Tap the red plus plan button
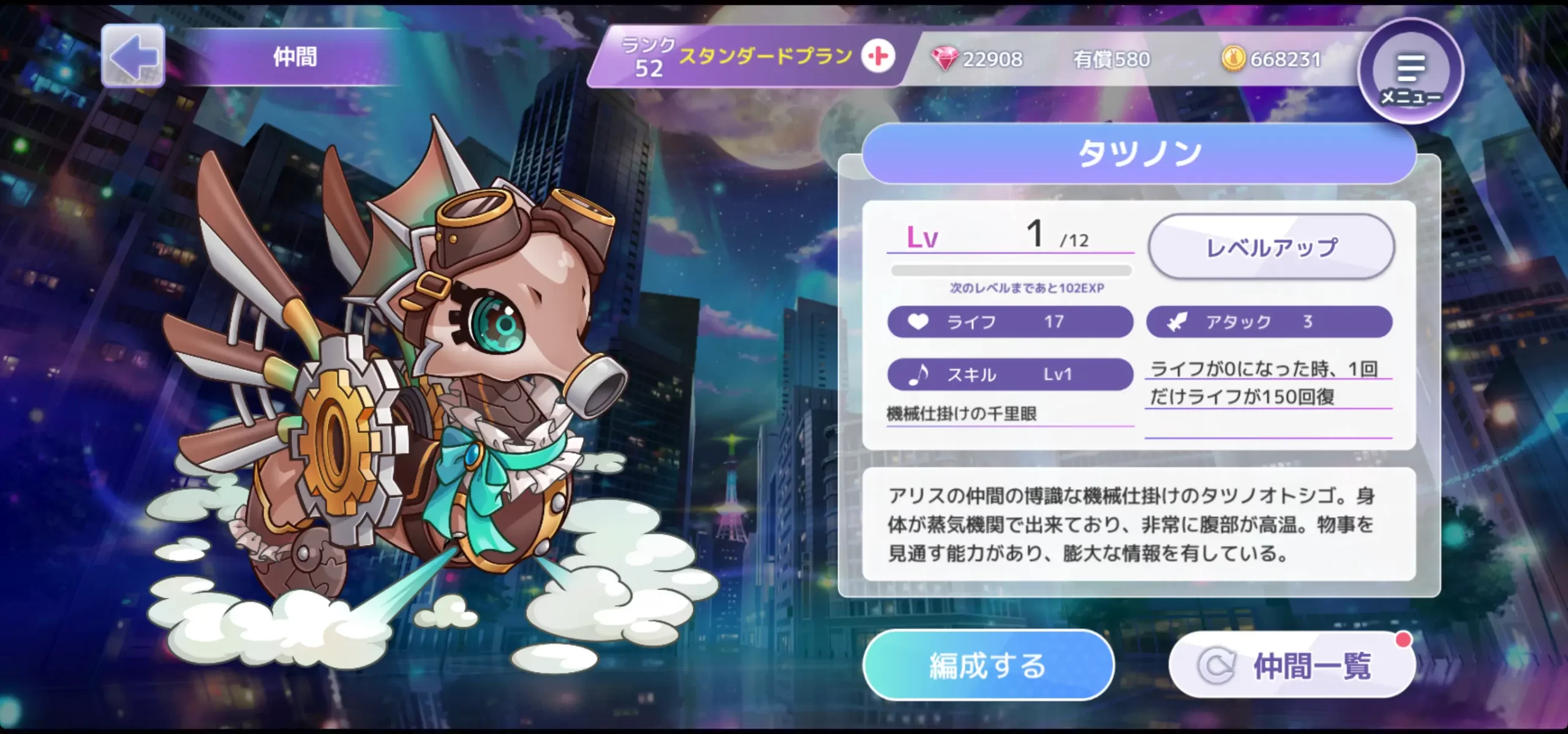1568x734 pixels. [878, 57]
